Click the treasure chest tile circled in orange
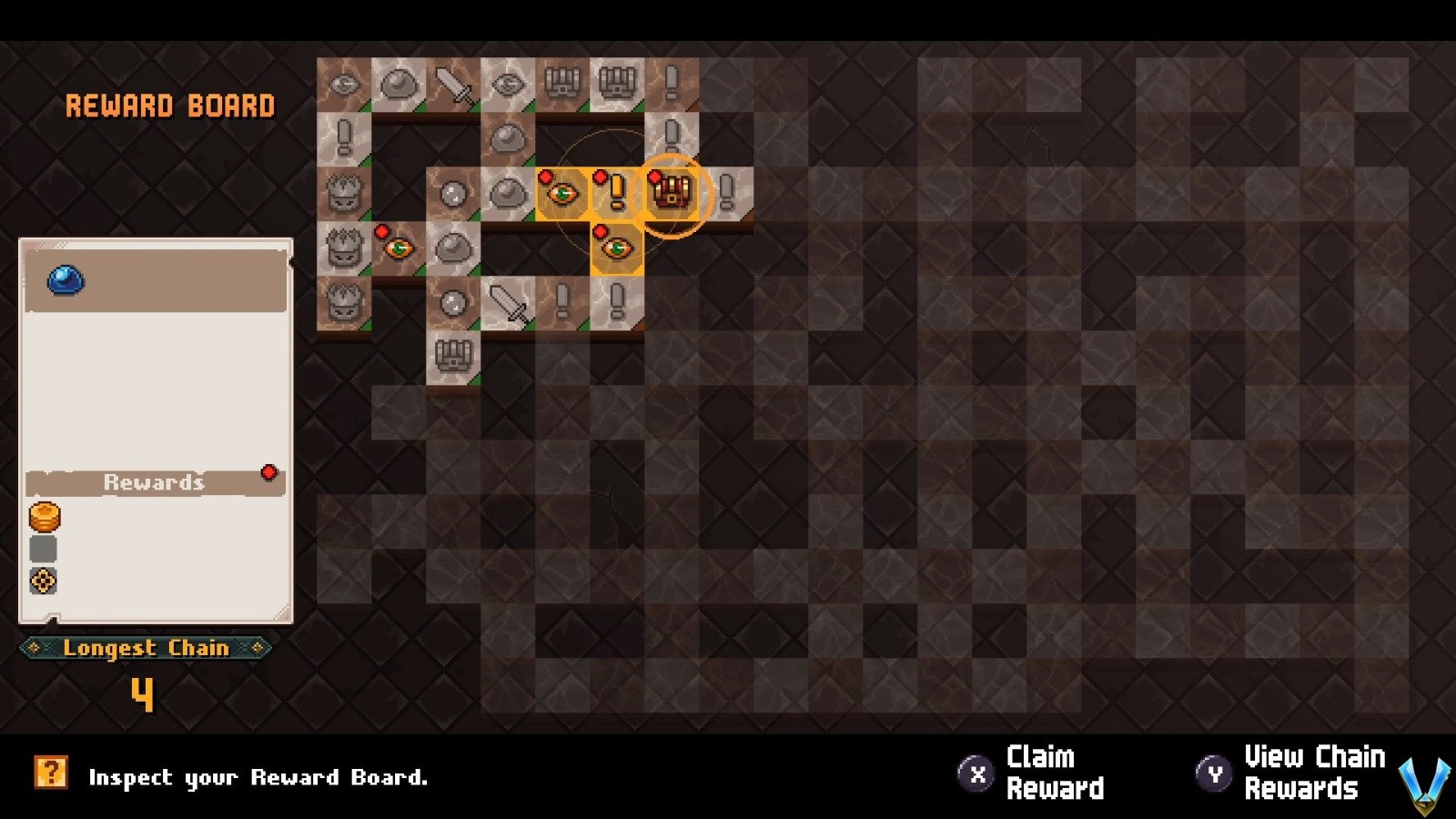The image size is (1456, 819). (x=672, y=193)
